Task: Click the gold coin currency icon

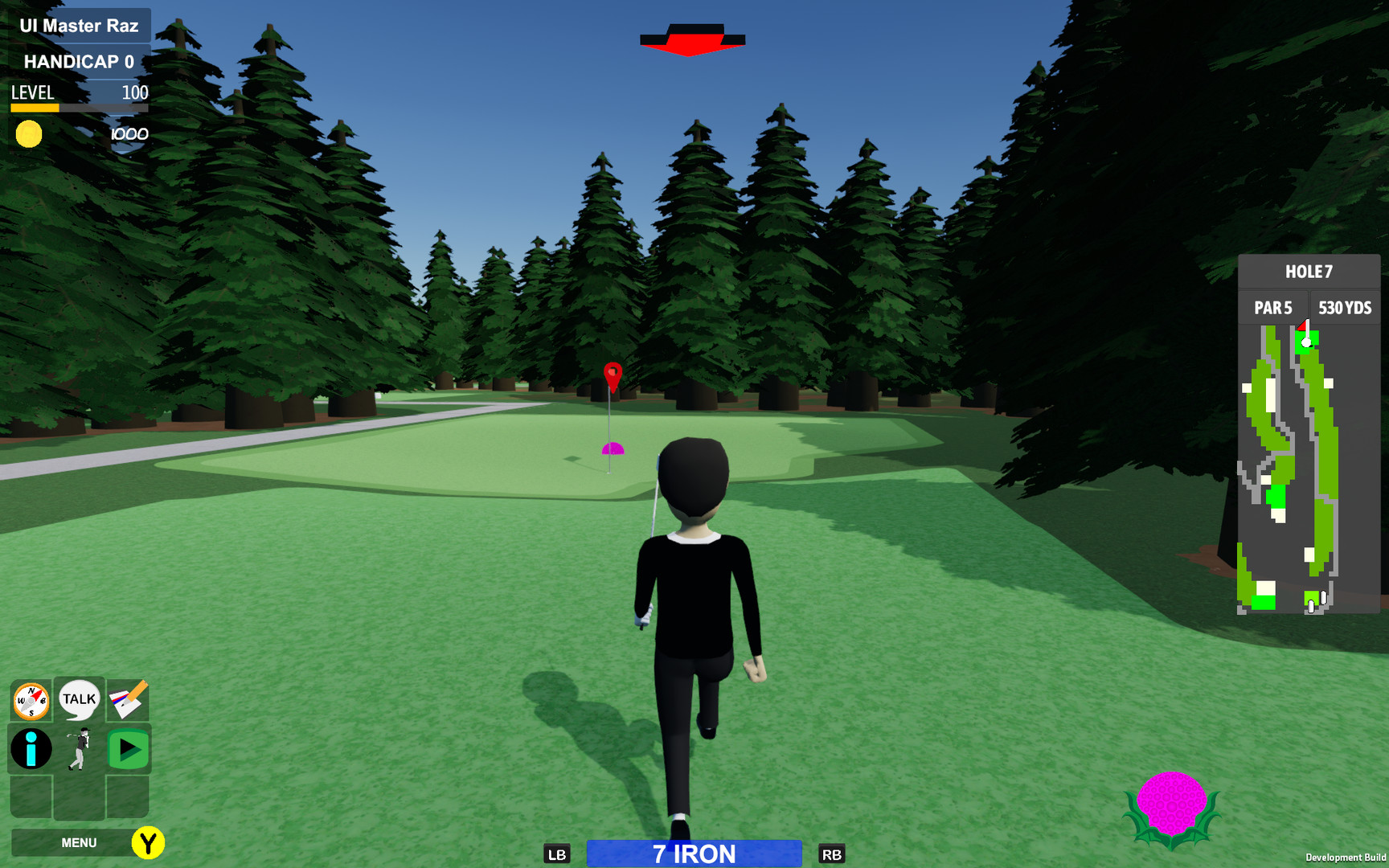Action: click(29, 133)
